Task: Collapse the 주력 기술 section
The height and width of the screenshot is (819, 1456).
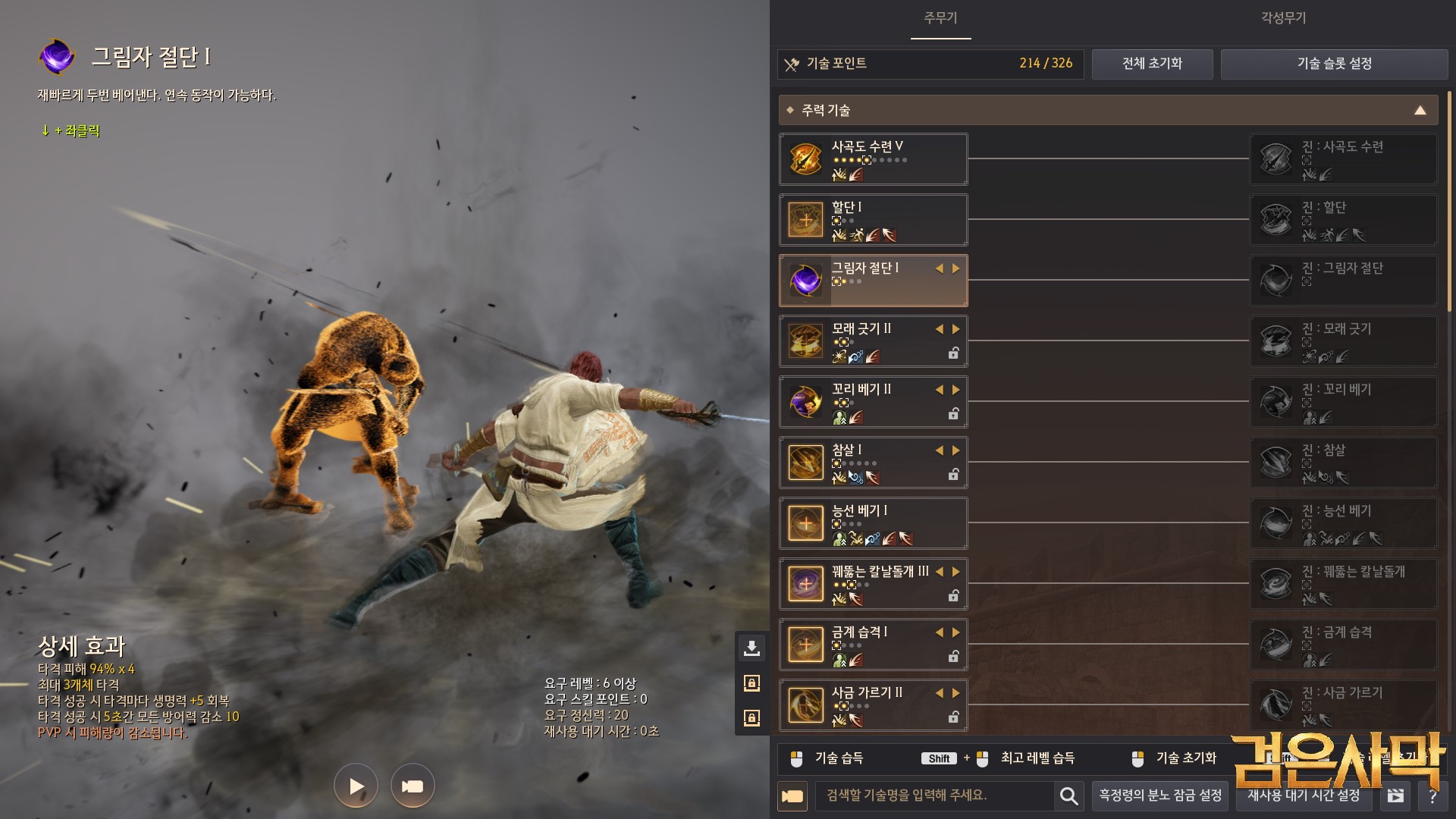Action: (x=1420, y=111)
